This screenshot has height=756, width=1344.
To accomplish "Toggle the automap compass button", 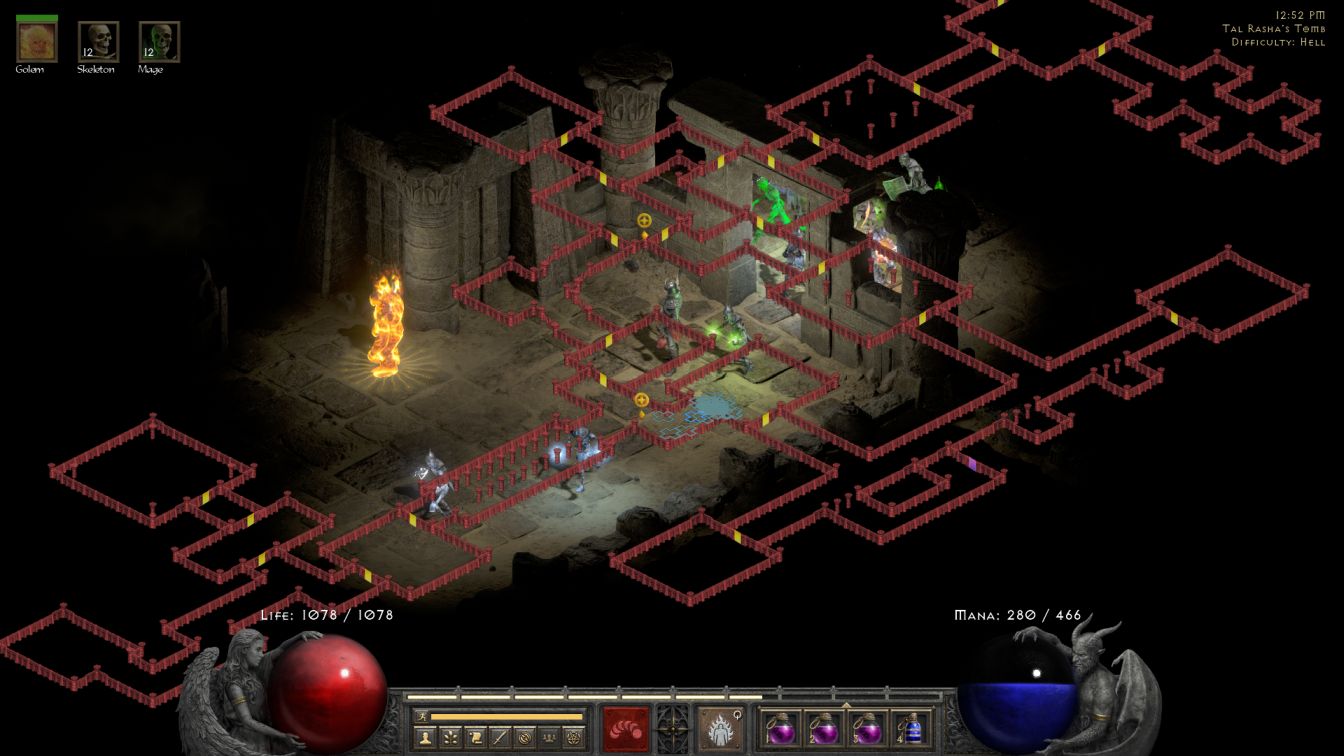I will pyautogui.click(x=523, y=738).
